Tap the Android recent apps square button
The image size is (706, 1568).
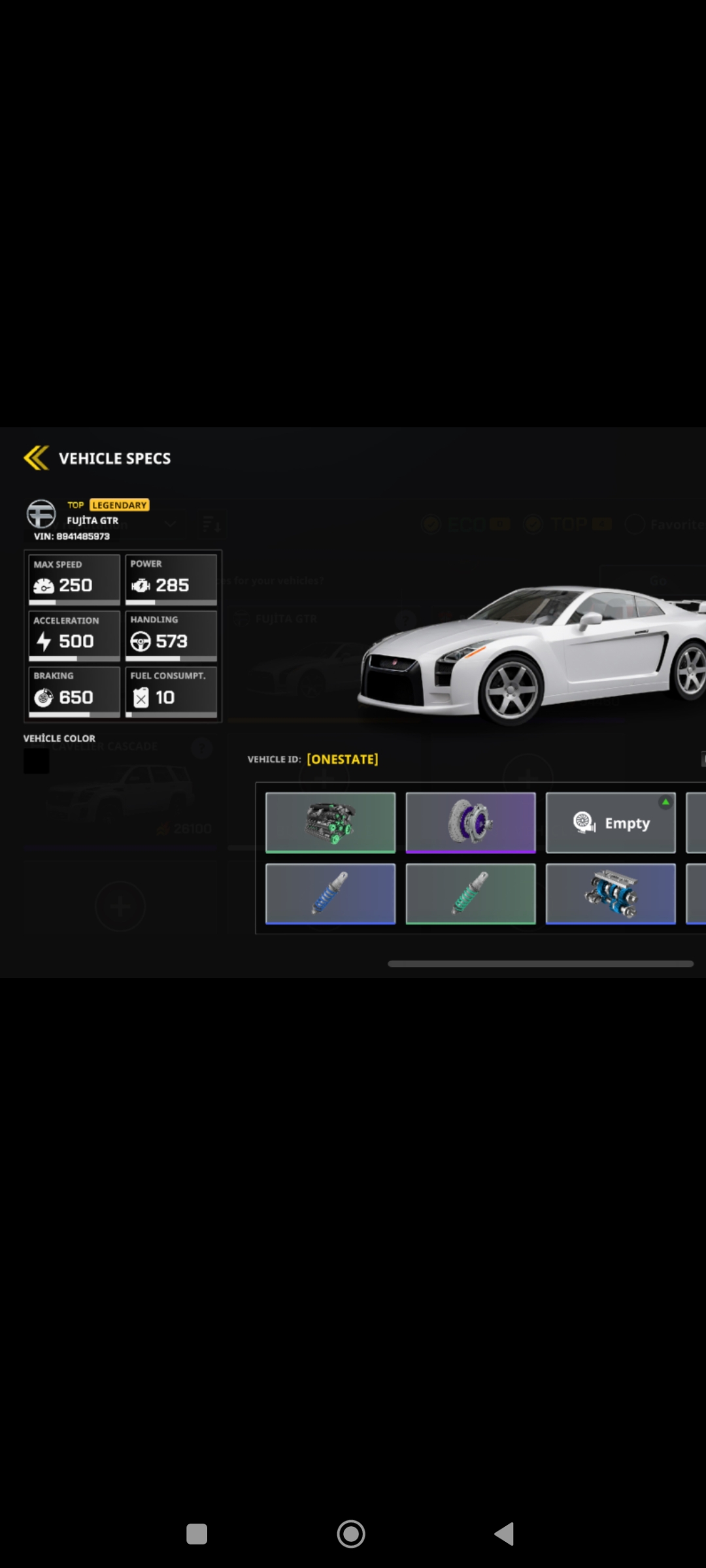tap(197, 1533)
